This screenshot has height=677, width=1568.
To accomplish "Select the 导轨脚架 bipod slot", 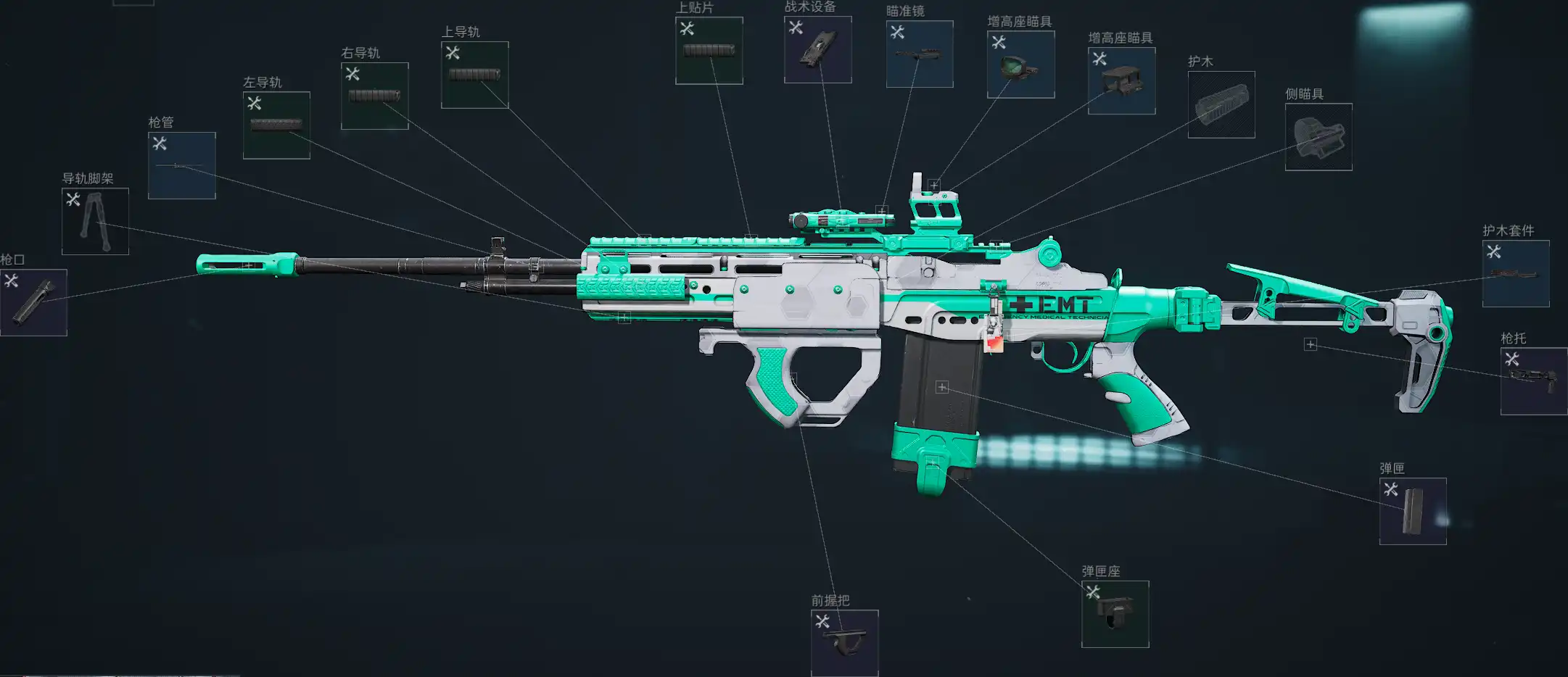I will click(95, 221).
